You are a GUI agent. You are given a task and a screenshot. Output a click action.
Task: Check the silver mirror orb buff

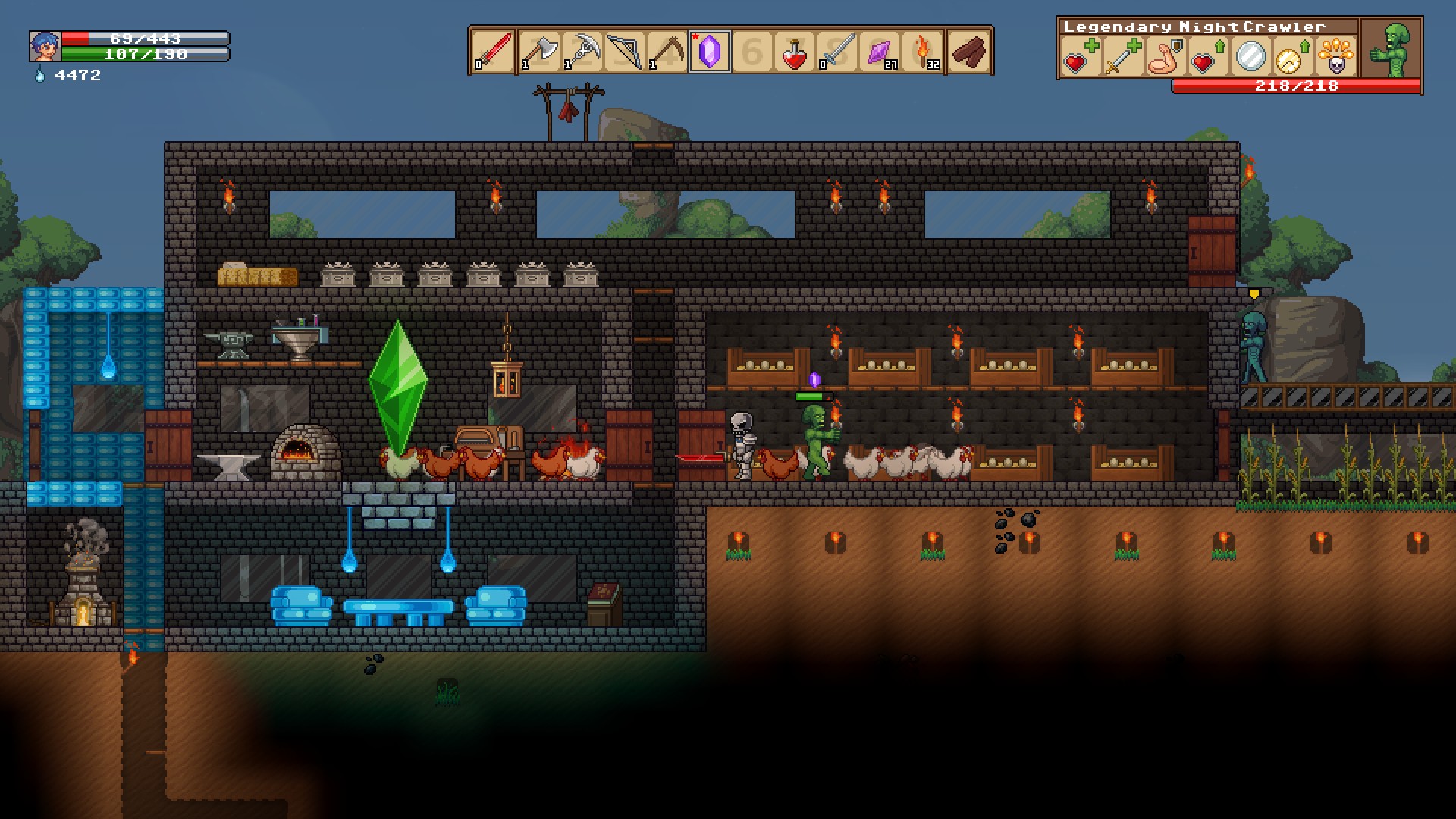[1250, 57]
